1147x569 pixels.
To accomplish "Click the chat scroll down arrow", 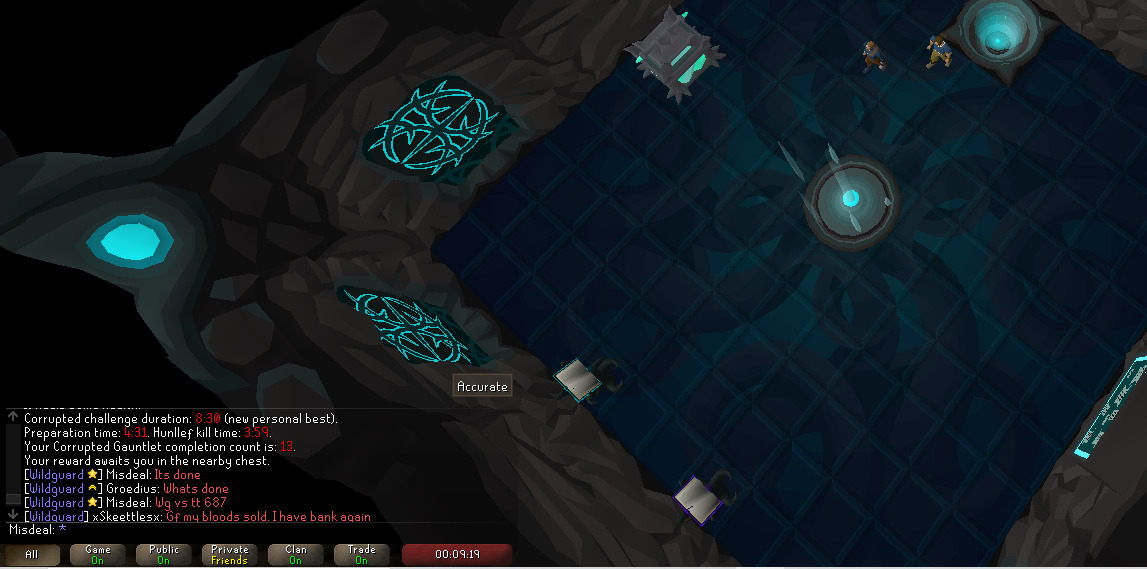I will click(12, 514).
